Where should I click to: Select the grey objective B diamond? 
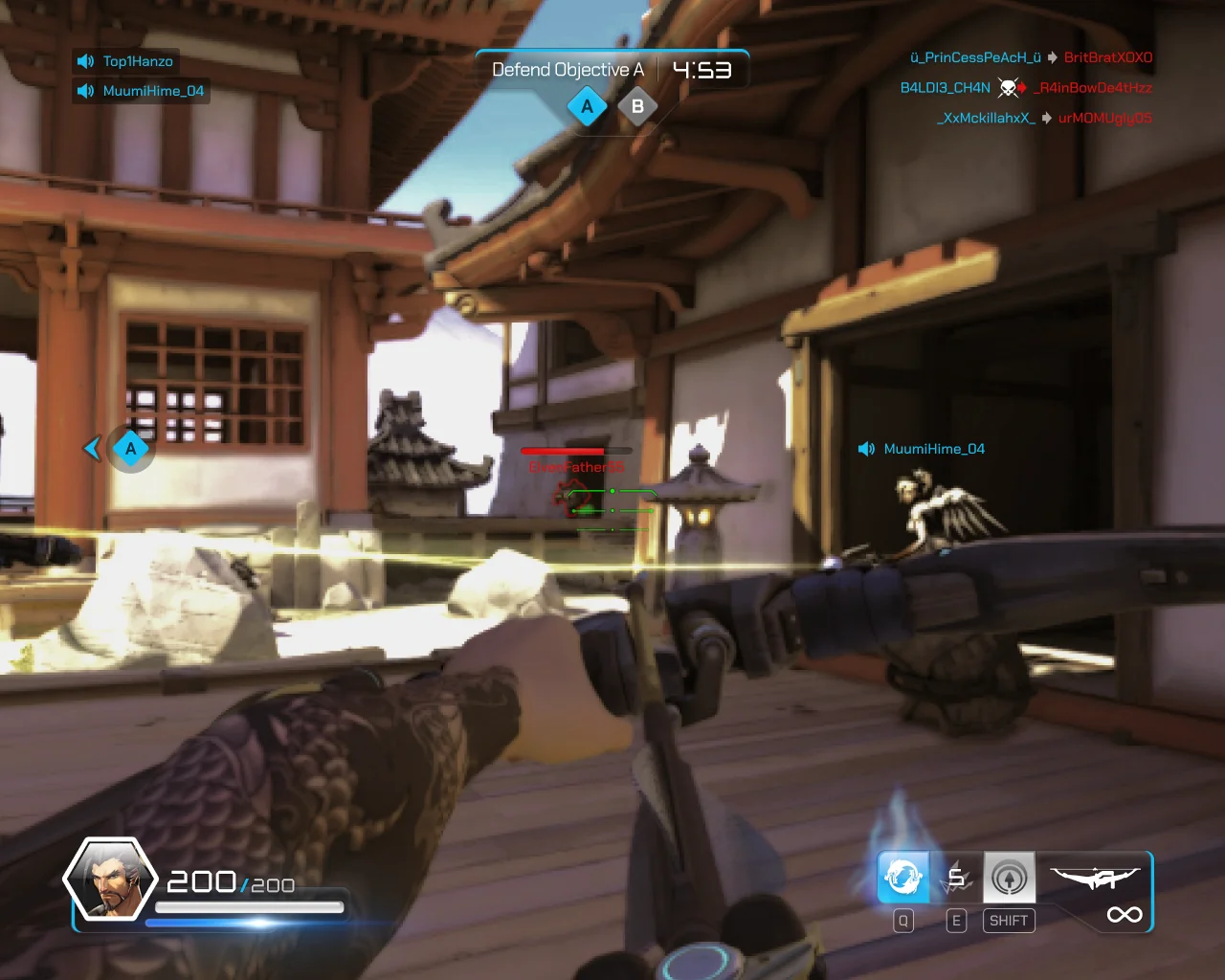(637, 107)
